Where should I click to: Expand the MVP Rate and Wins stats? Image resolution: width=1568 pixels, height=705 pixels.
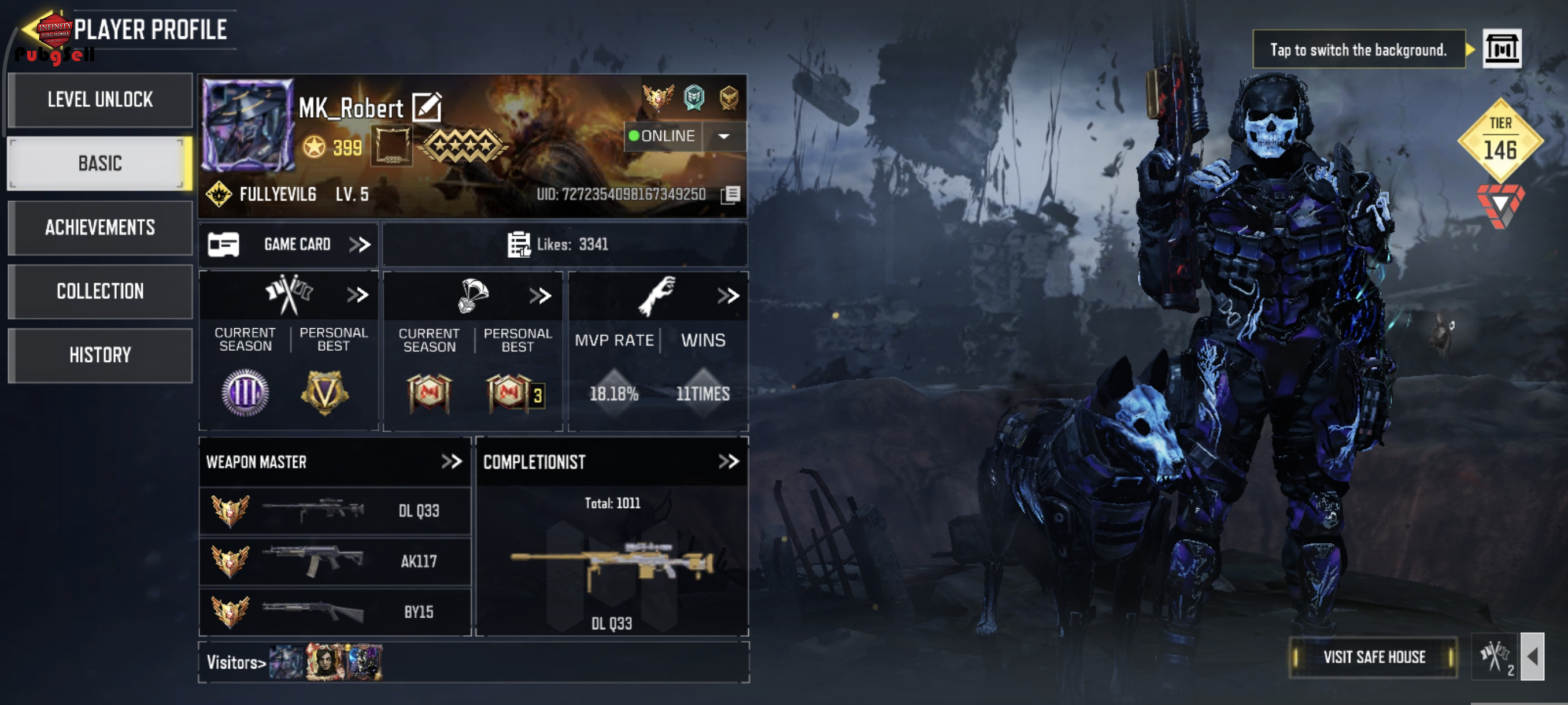pyautogui.click(x=727, y=296)
